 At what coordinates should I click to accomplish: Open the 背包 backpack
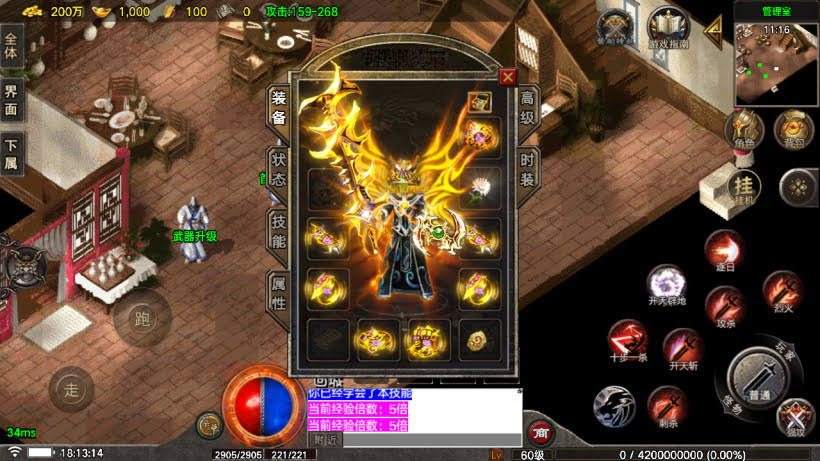(x=793, y=128)
